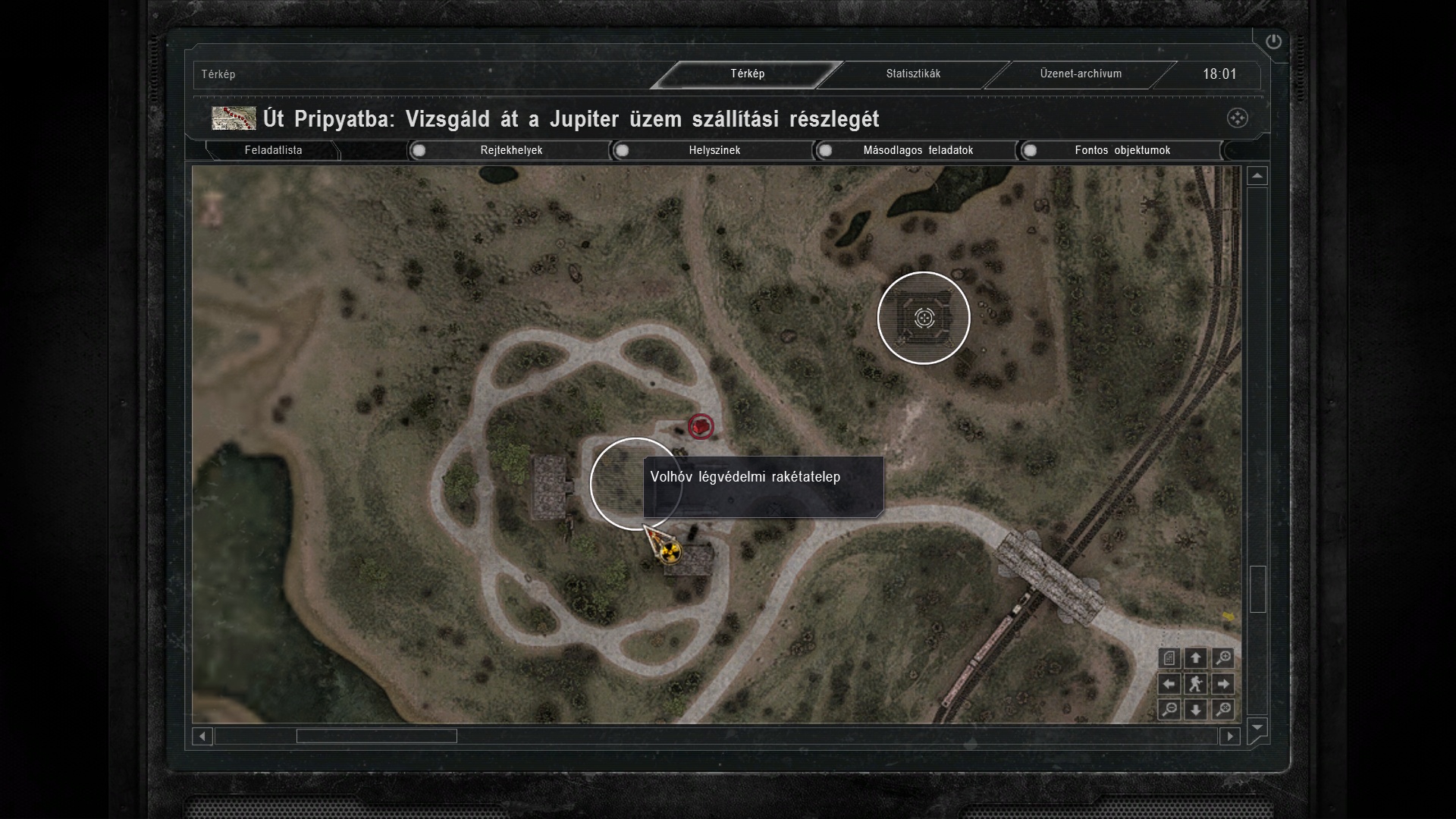
Task: Select the Térkép tab
Action: pos(747,74)
